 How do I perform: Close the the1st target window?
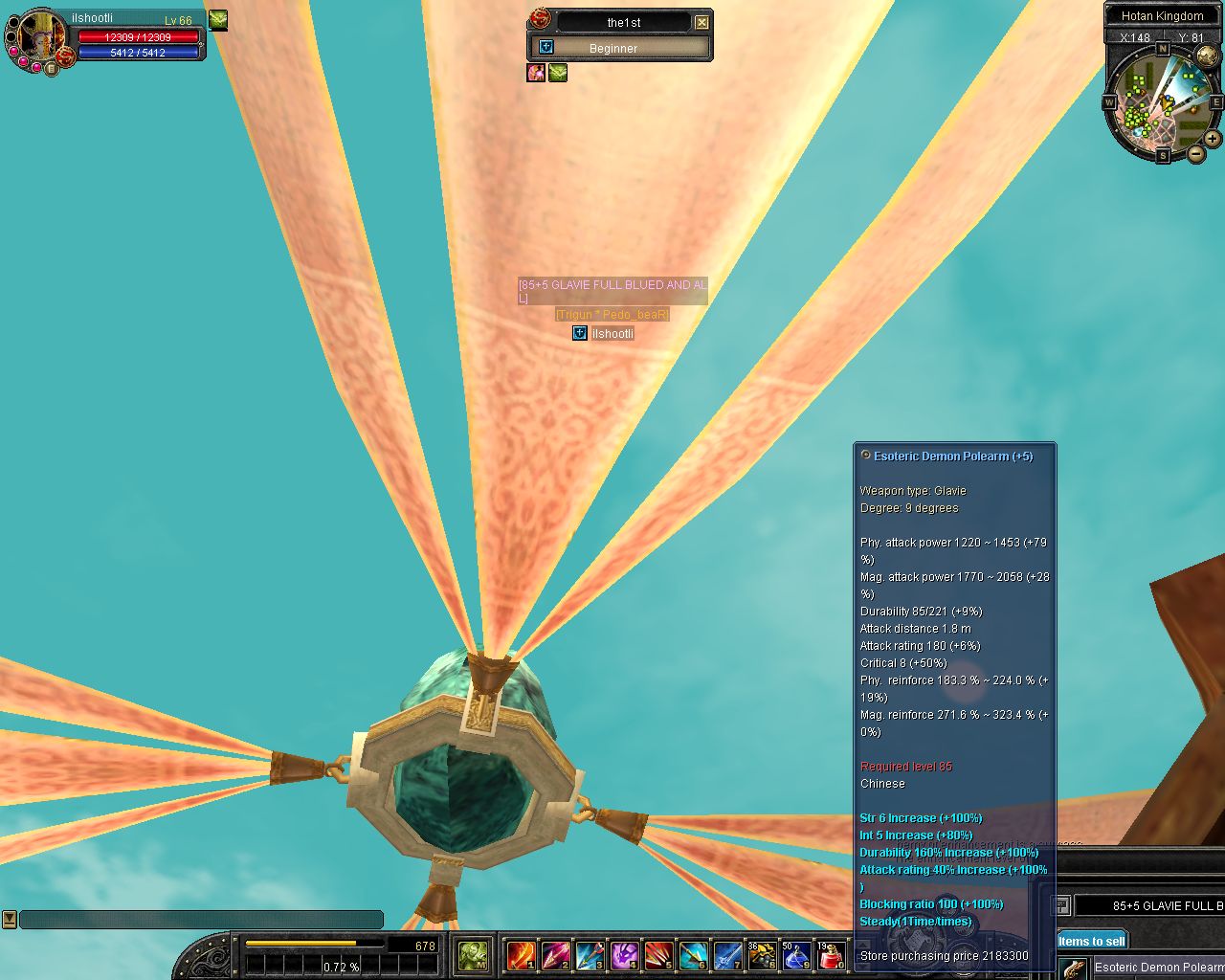(702, 22)
